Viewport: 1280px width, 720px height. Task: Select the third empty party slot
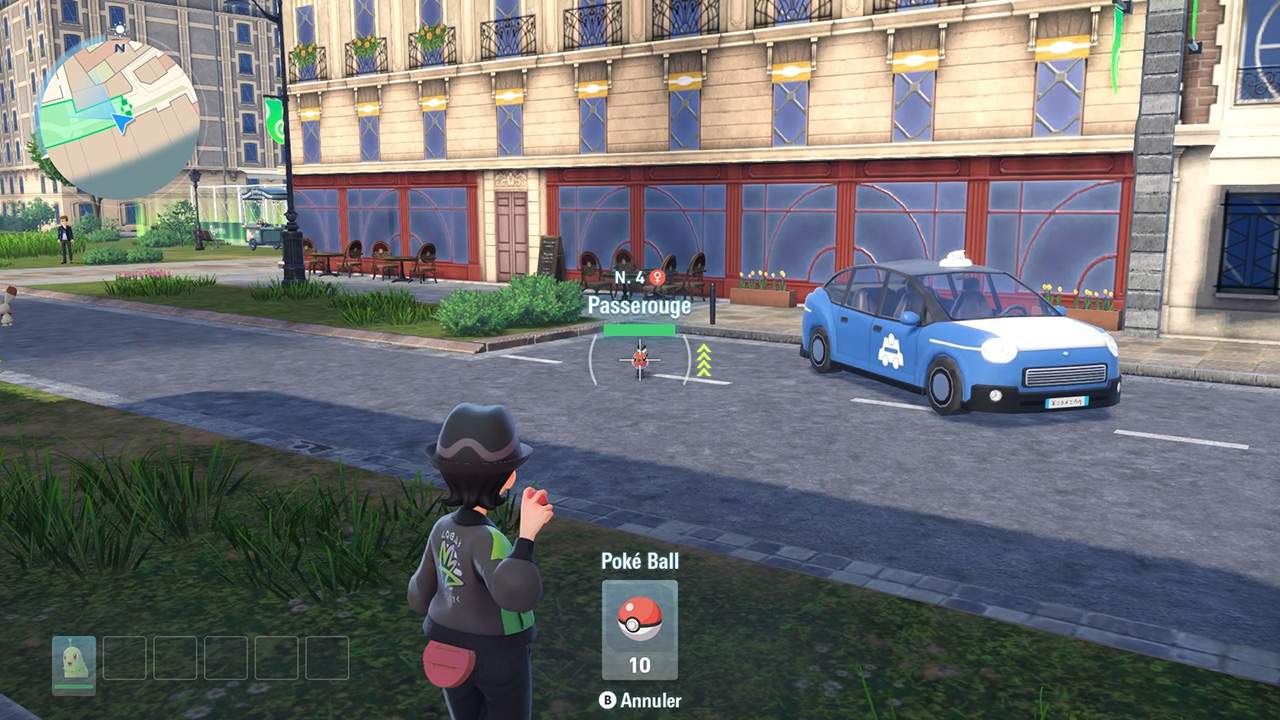[x=176, y=658]
